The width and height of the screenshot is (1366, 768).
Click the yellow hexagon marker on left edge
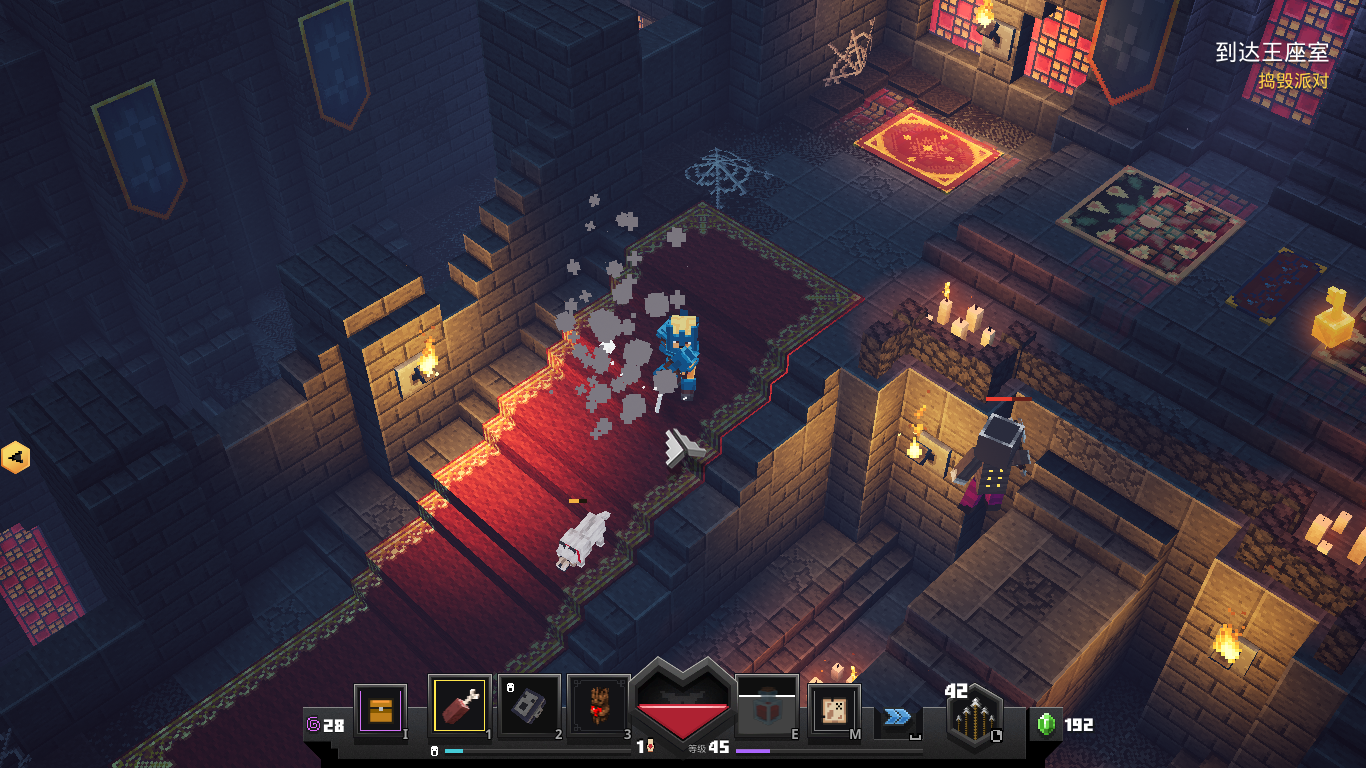[15, 458]
